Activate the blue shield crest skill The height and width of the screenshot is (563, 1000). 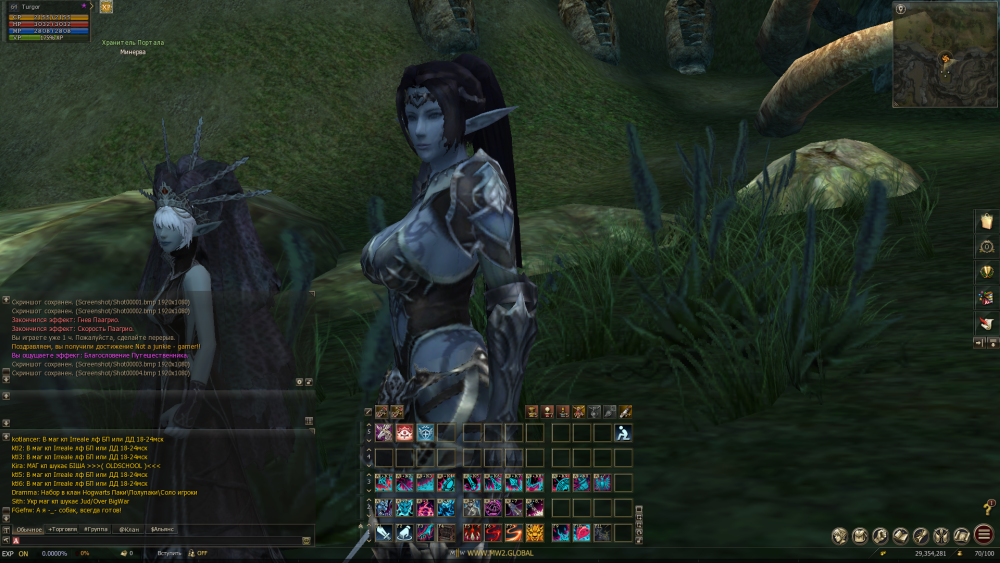[427, 433]
